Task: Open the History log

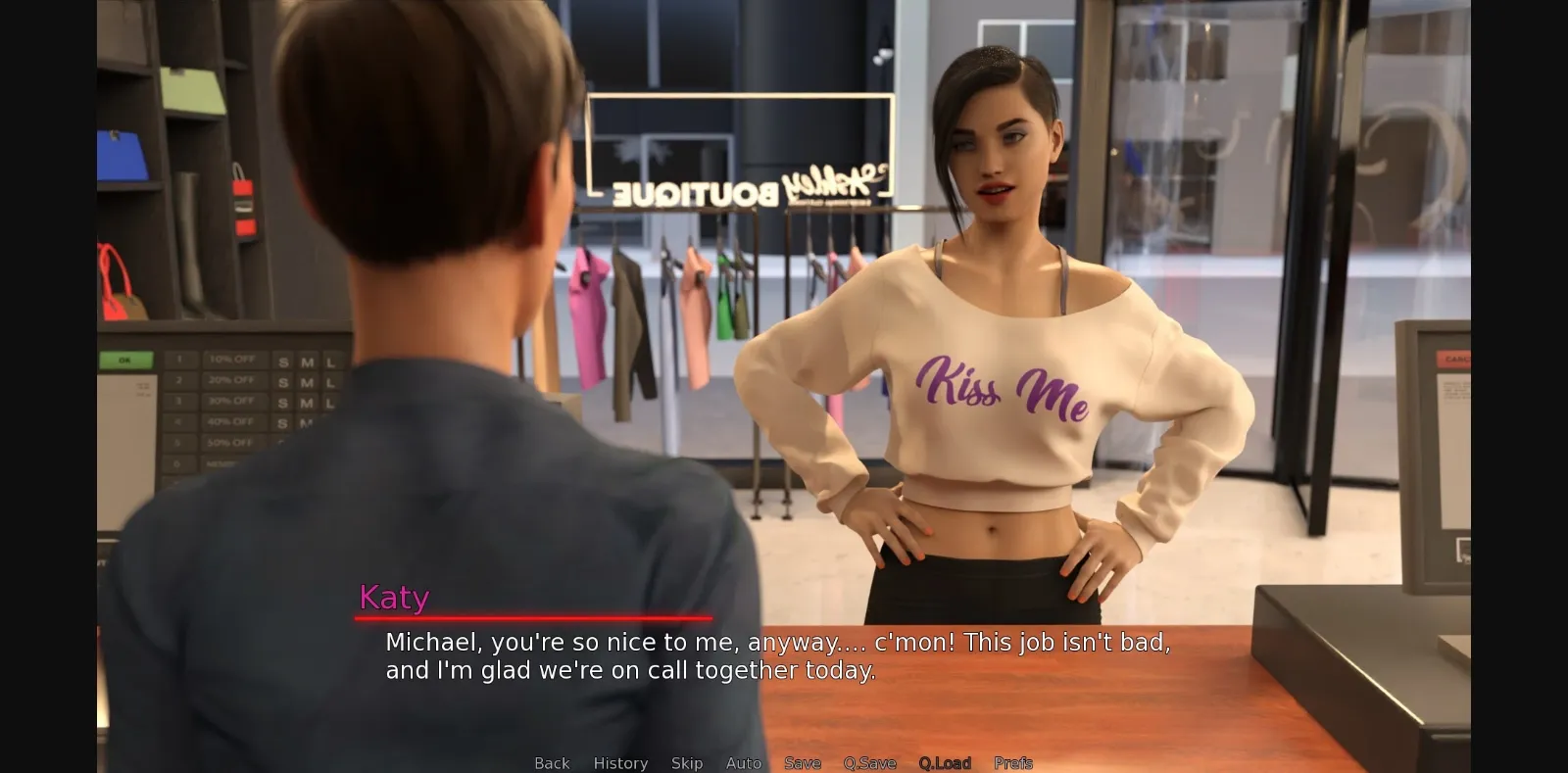Action: pyautogui.click(x=620, y=762)
